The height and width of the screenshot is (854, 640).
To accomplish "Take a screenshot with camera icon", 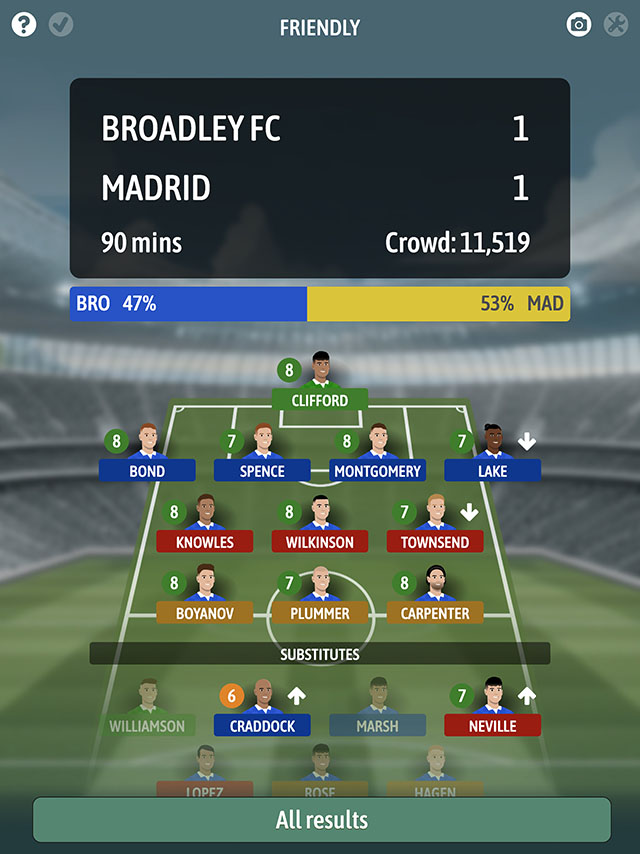I will (x=579, y=25).
